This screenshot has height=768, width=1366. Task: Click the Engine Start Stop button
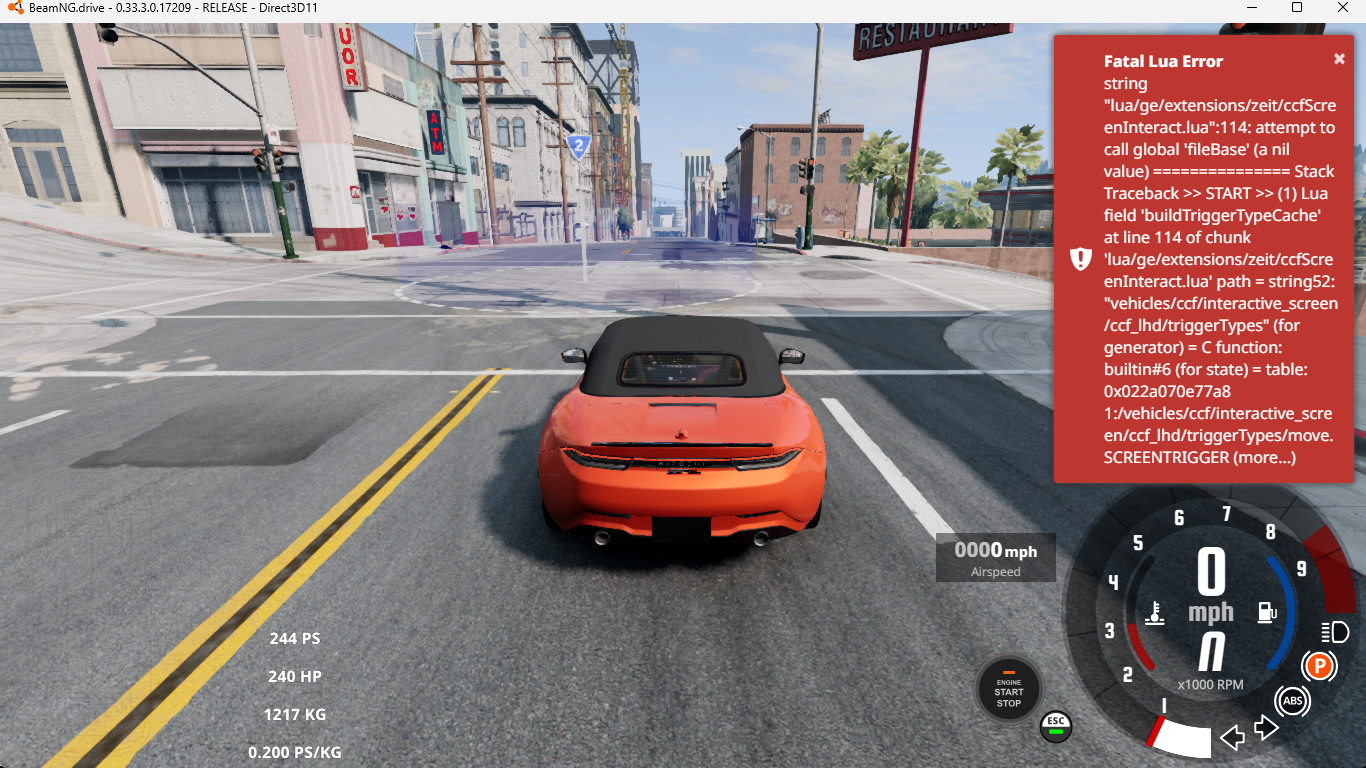[x=1008, y=690]
